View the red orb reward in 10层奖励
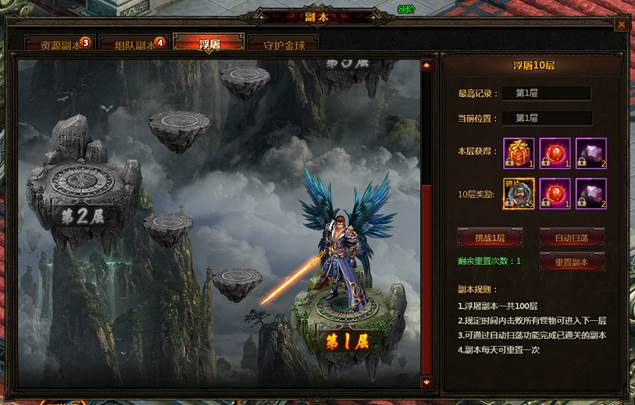The width and height of the screenshot is (635, 405). (x=555, y=193)
